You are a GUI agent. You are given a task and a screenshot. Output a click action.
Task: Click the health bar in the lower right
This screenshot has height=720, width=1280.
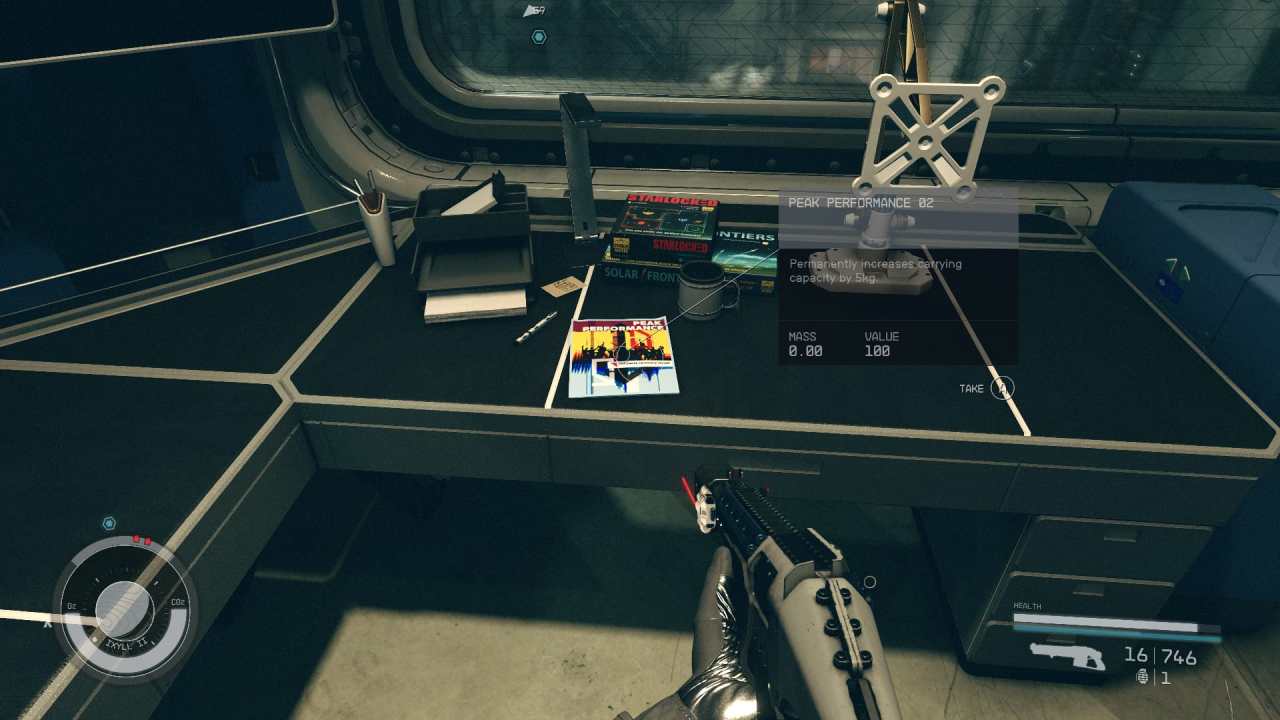coord(1105,622)
